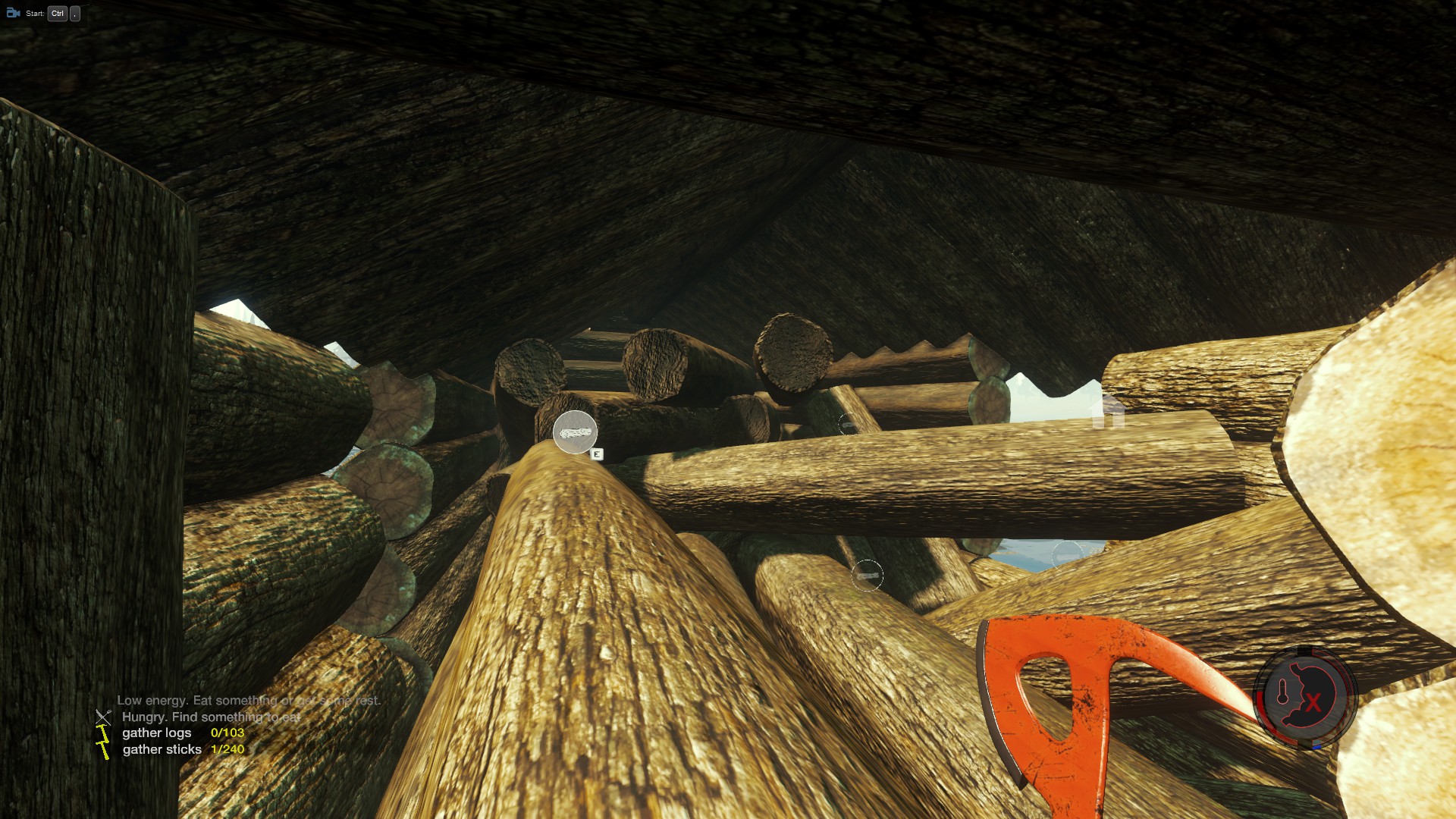Click the recording overlay camera icon
Screen dimensions: 1456x819
tap(13, 13)
